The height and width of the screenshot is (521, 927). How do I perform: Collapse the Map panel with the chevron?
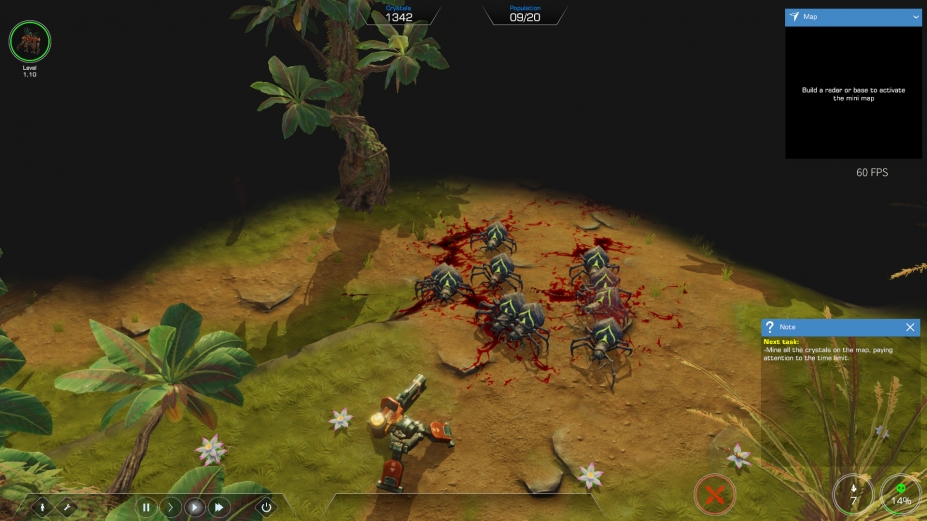(x=915, y=17)
